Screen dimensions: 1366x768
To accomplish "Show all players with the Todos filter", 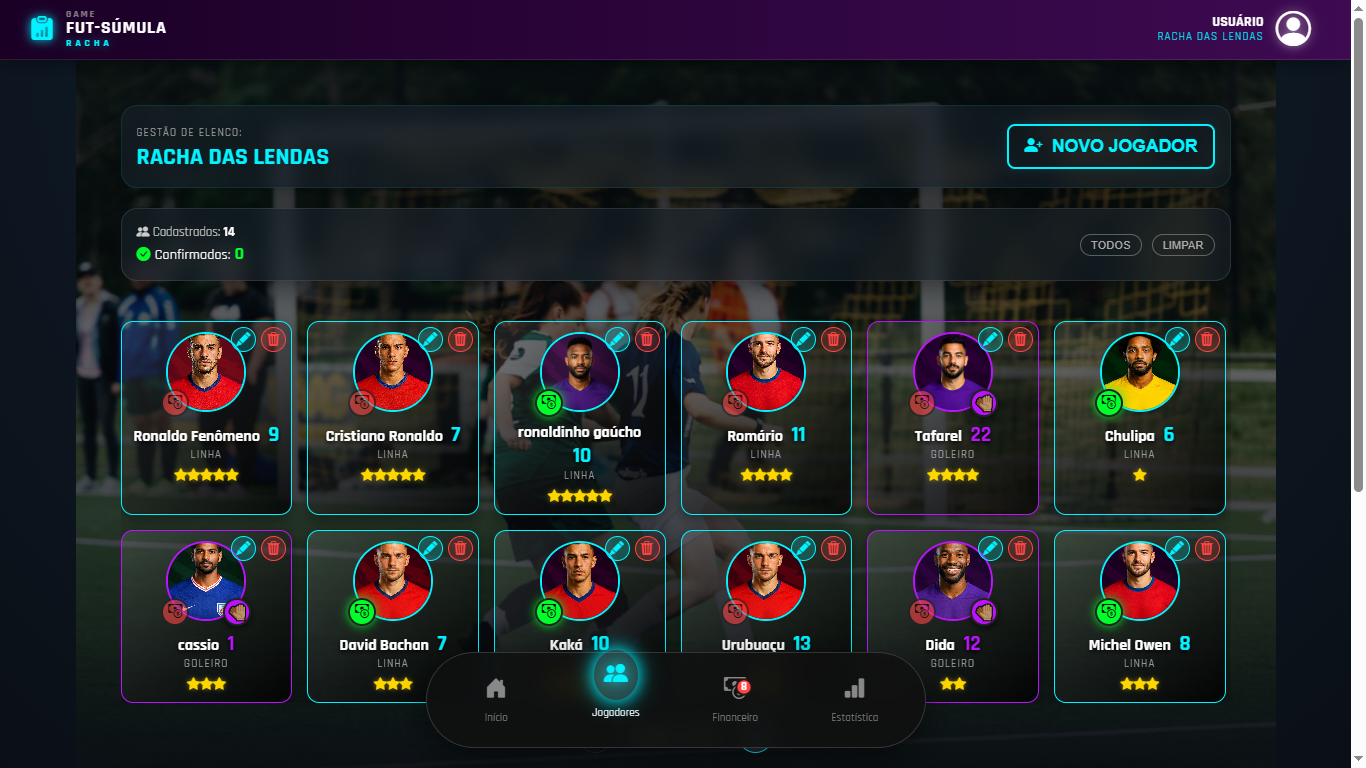I will click(1110, 245).
